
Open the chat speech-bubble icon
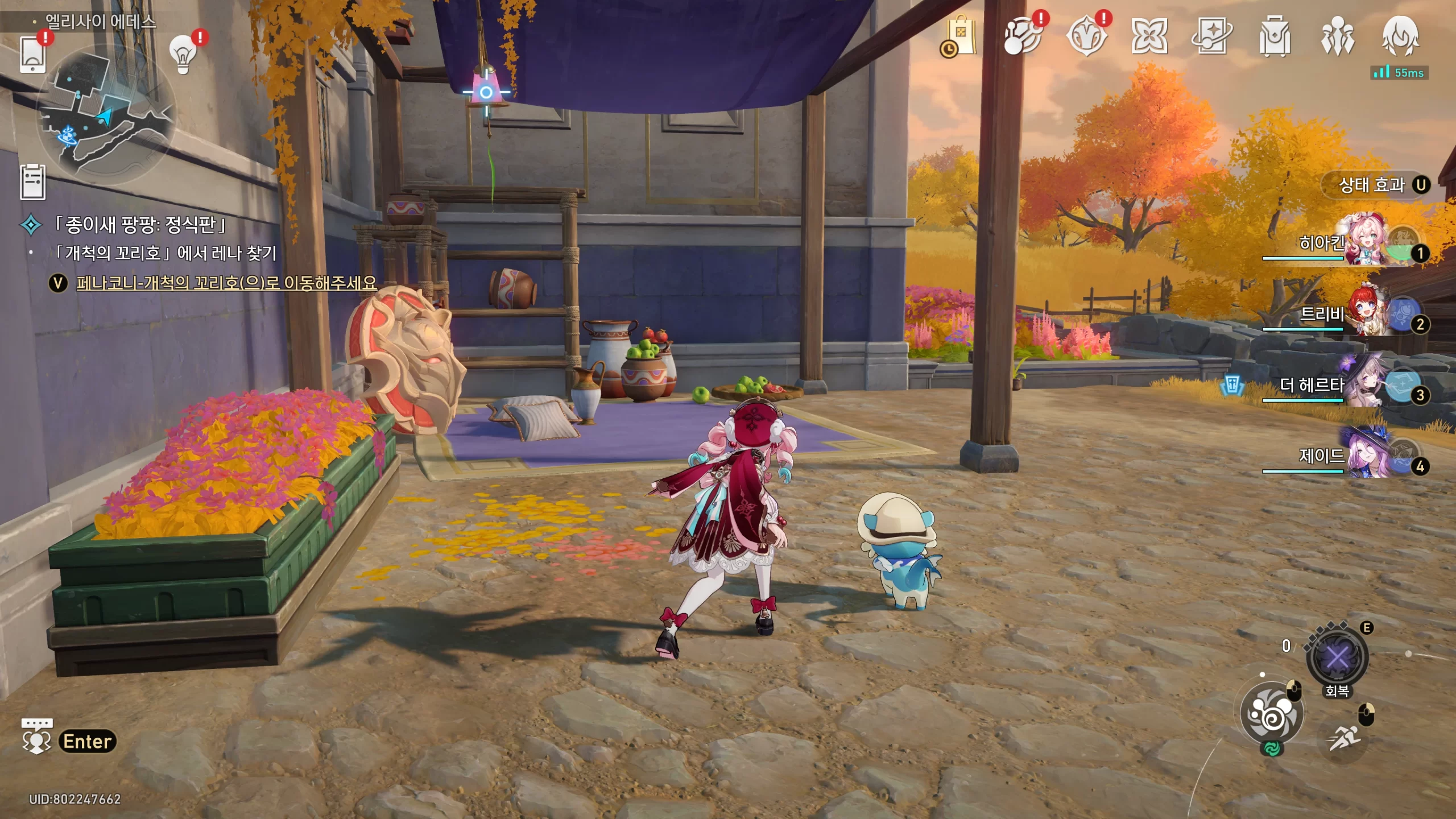pyautogui.click(x=36, y=737)
